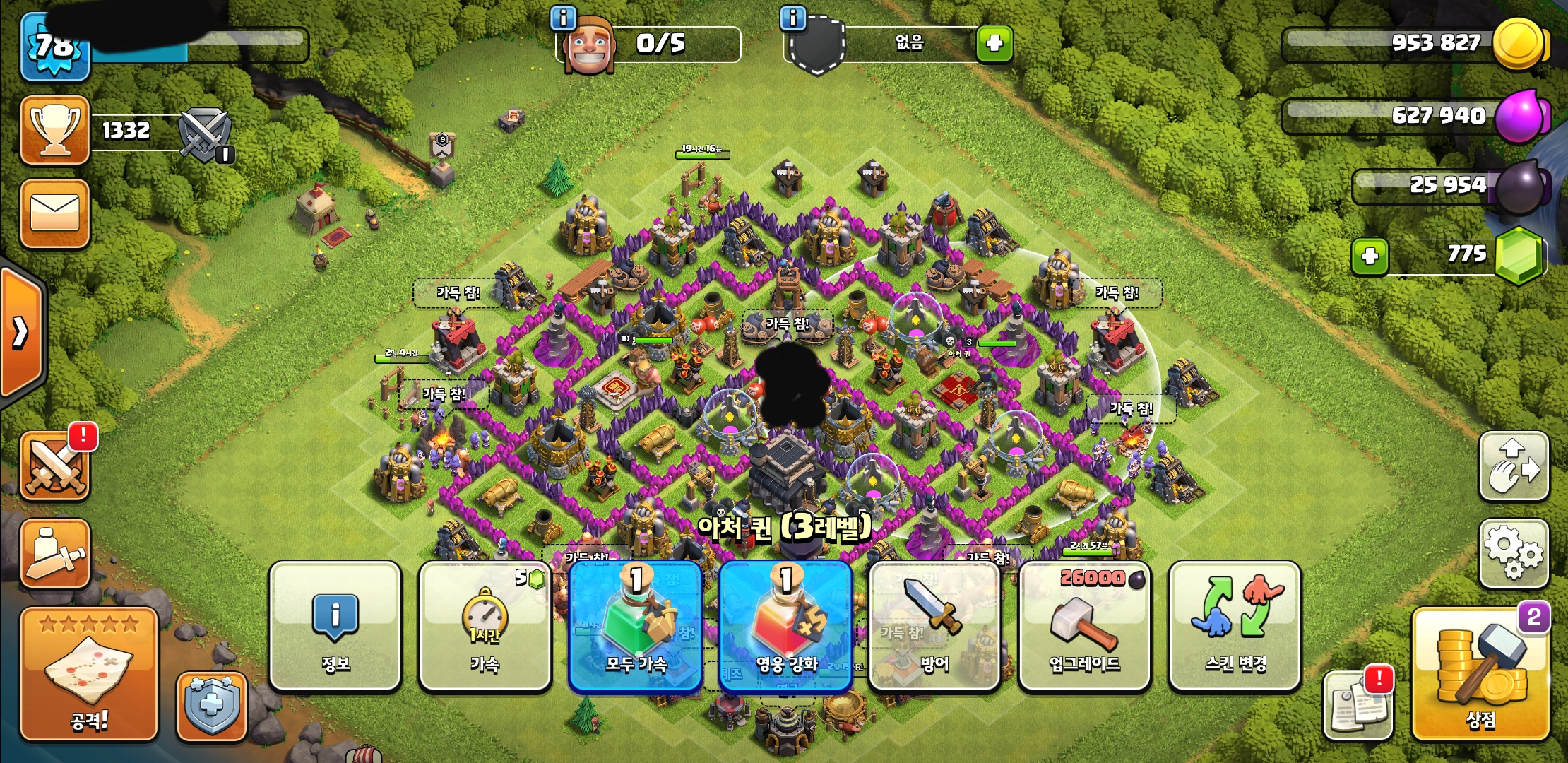Choose 스킨 변경 to change skin
Viewport: 1568px width, 763px height.
pos(1235,626)
